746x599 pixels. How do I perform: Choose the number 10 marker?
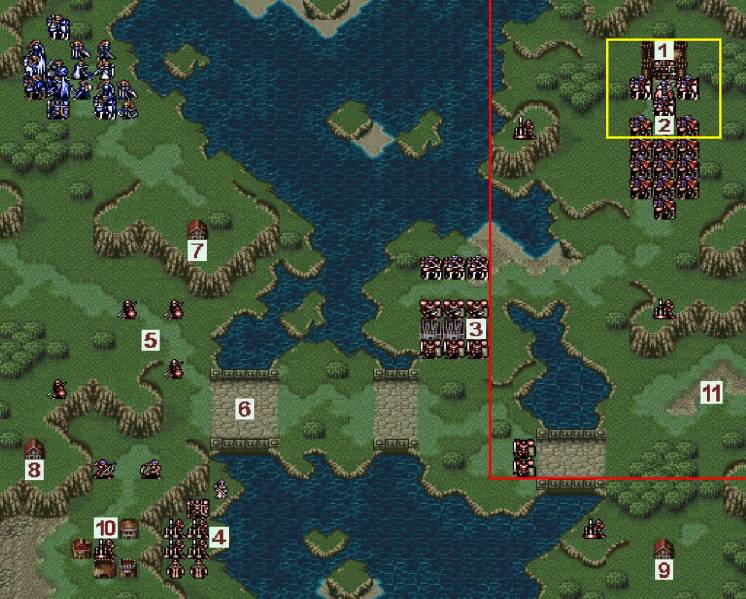(106, 527)
